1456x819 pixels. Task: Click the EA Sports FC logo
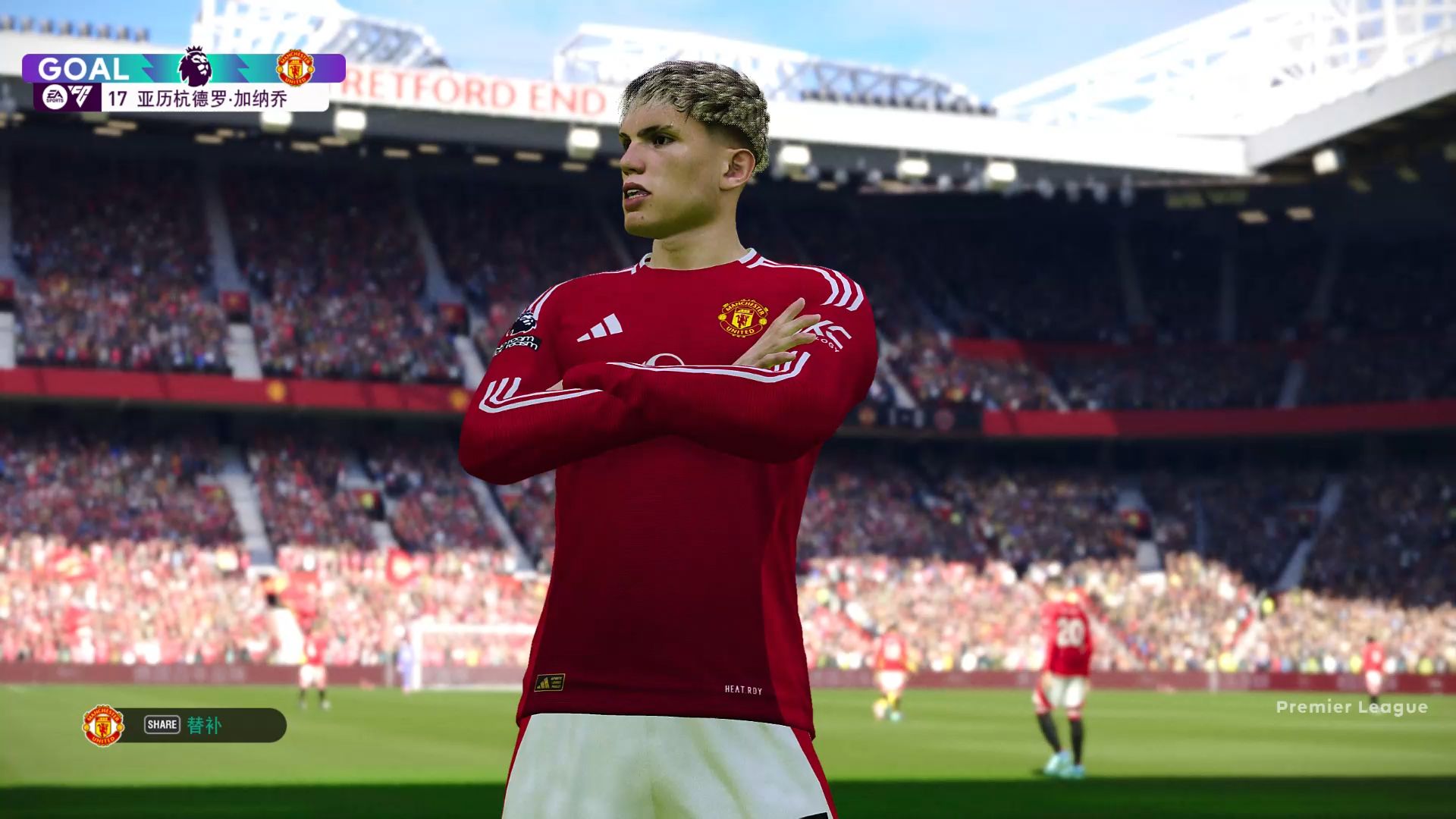67,97
